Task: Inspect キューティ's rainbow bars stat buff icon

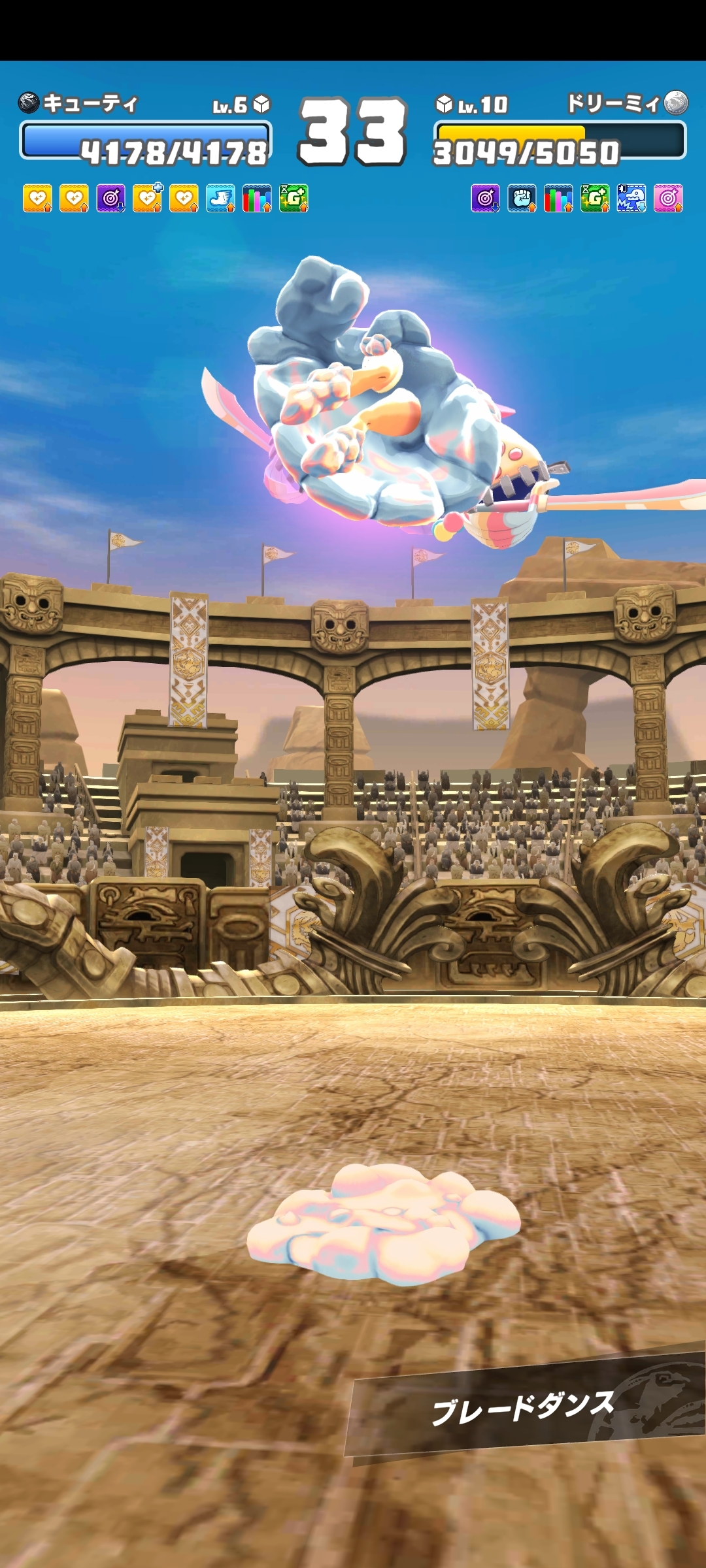Action: [x=257, y=199]
